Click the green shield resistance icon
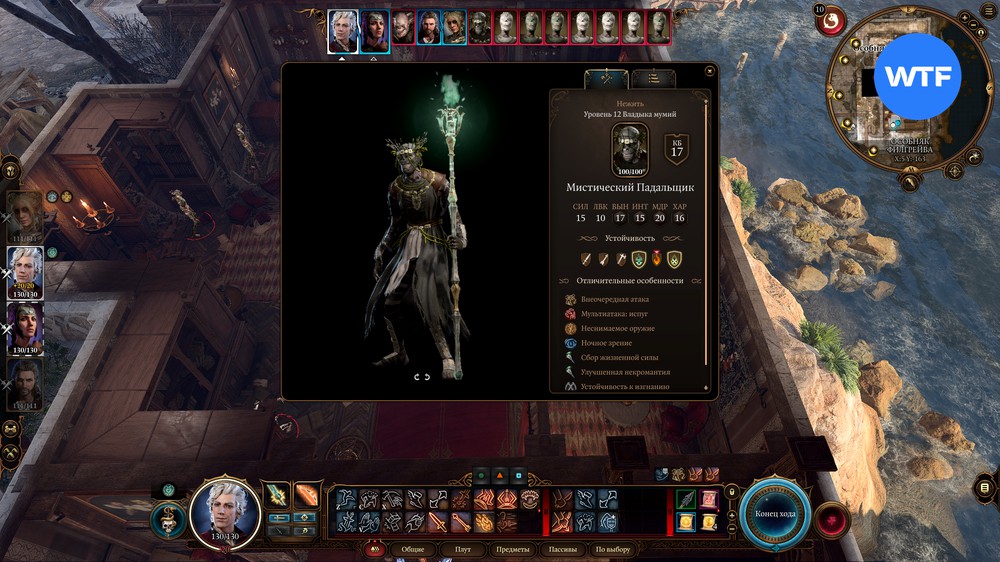Image resolution: width=1000 pixels, height=562 pixels. coord(638,259)
